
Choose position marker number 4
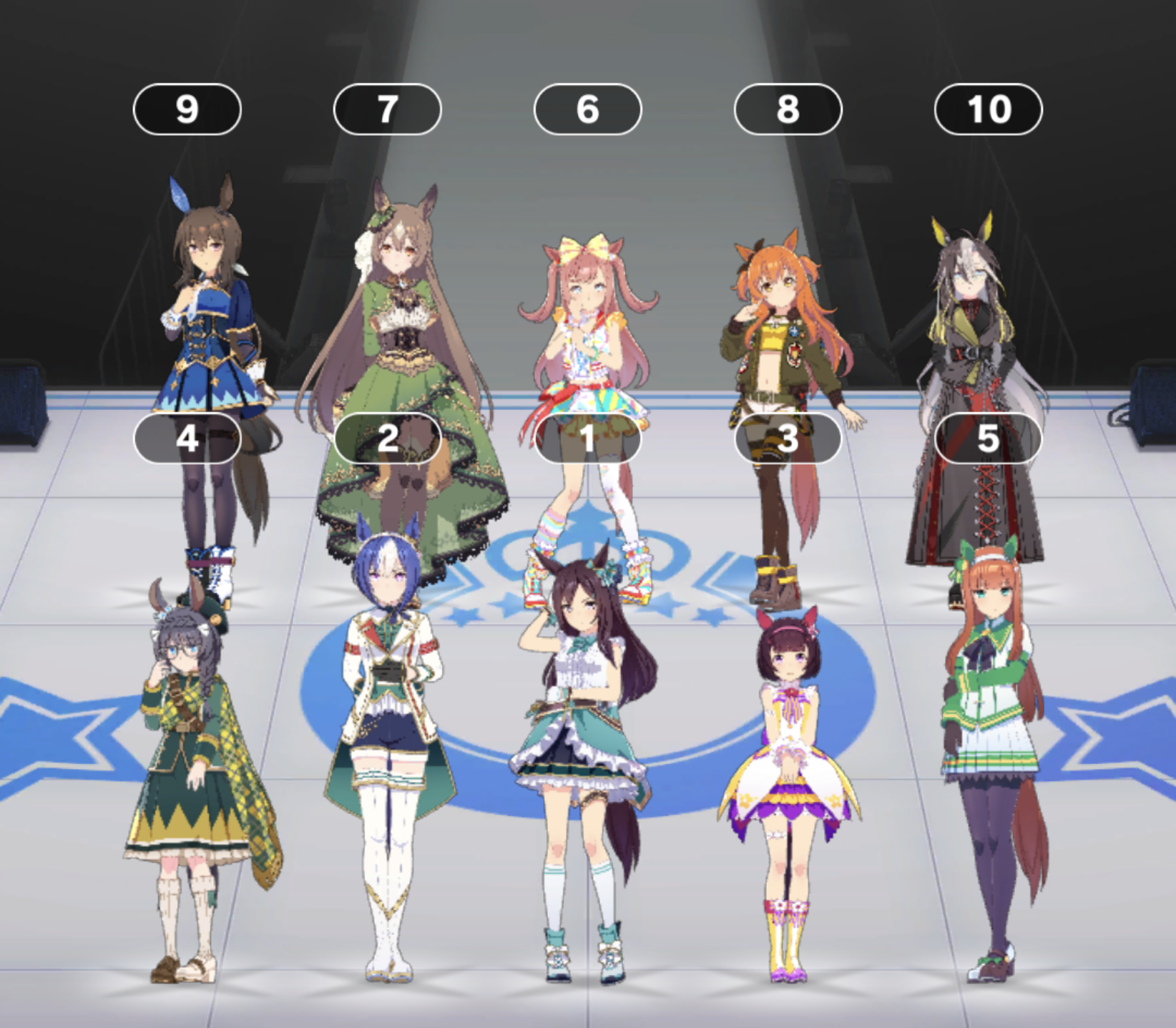[x=187, y=438]
